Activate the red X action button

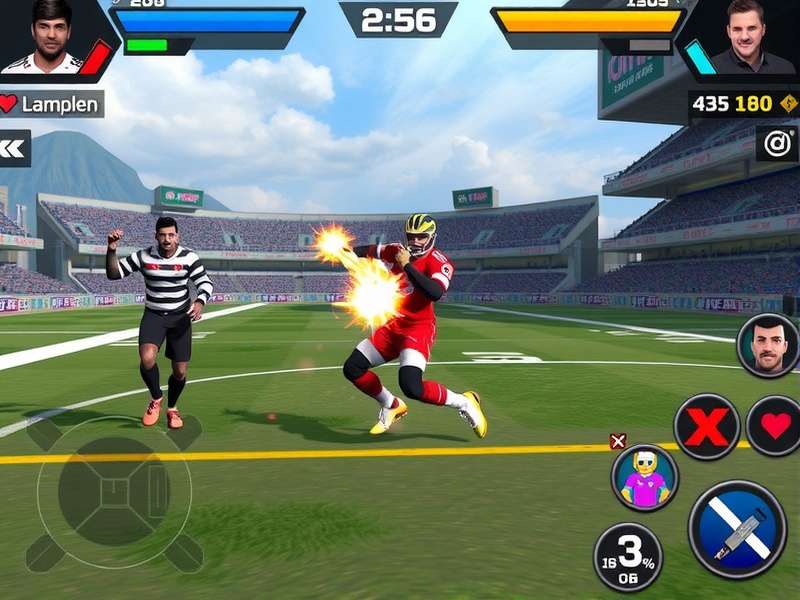coord(706,427)
